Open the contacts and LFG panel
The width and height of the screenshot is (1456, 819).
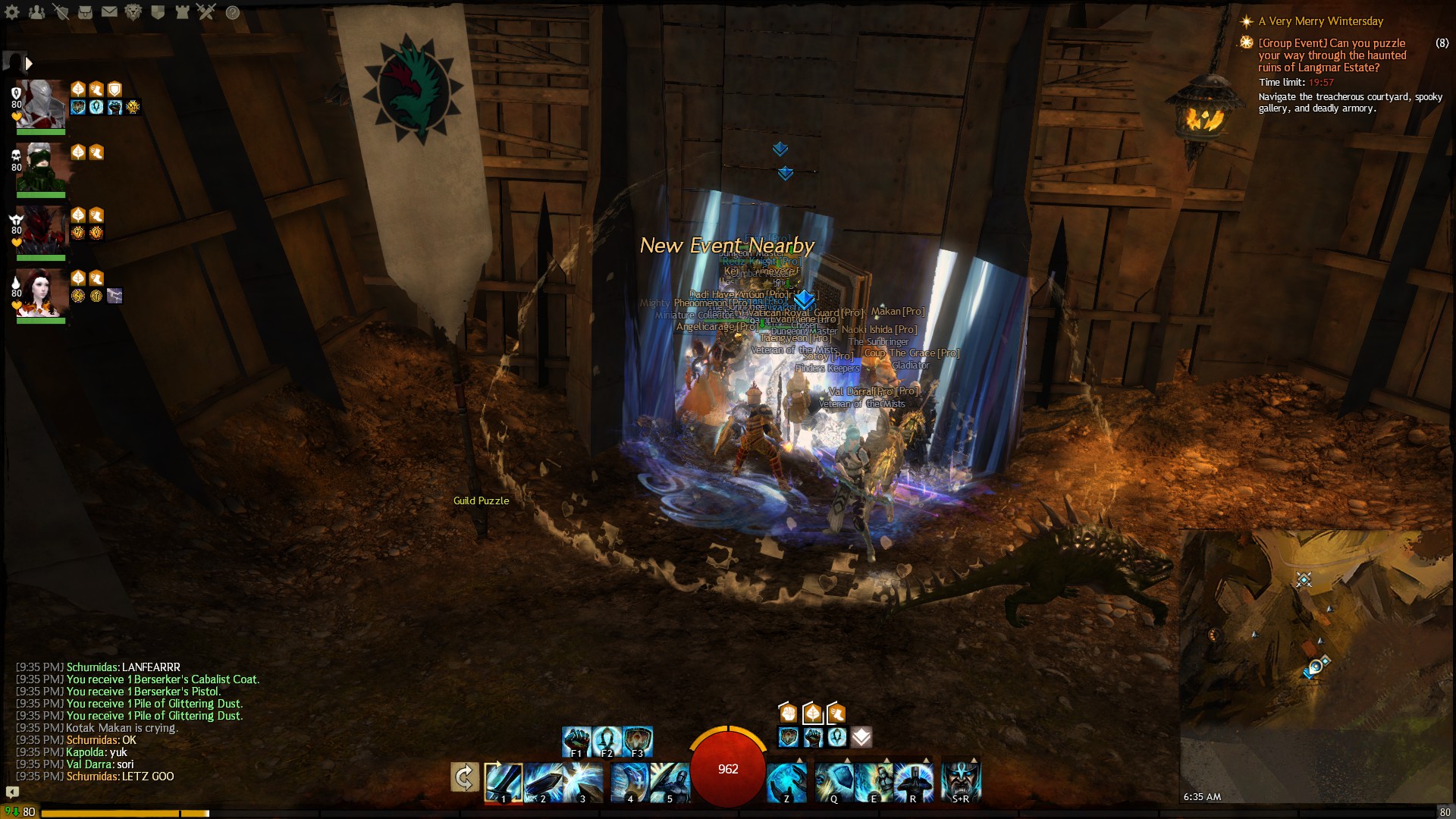coord(36,12)
